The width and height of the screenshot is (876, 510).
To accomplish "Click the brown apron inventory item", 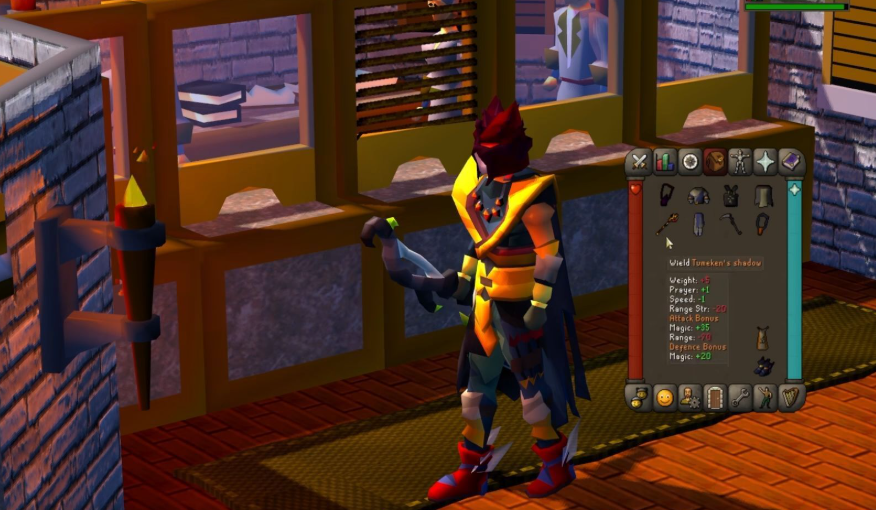I will 764,338.
